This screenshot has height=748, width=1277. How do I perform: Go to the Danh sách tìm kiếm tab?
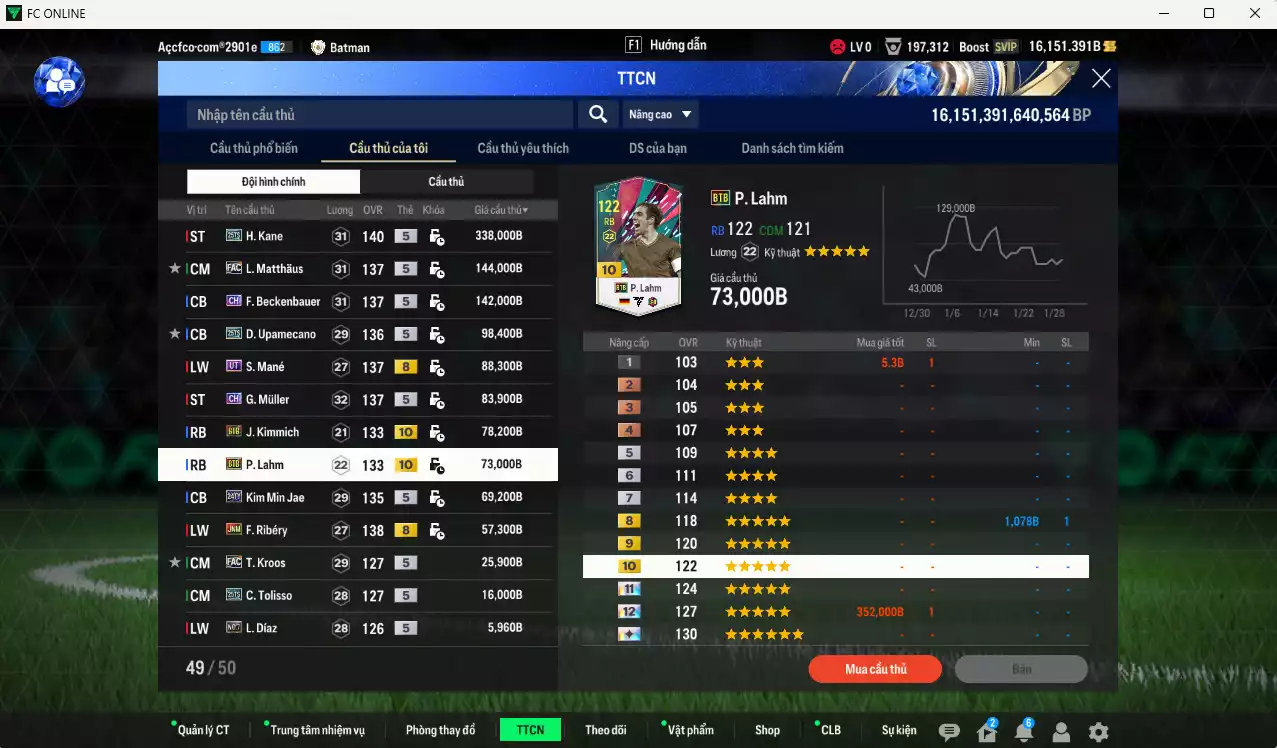click(x=792, y=148)
